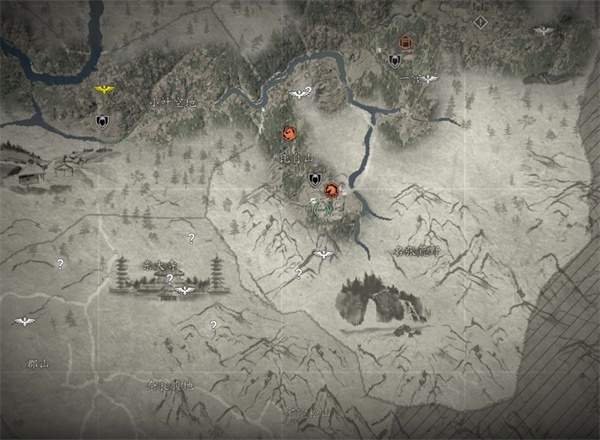Choose the red chest-shaped marker by the northern river
Screen dimensions: 600x440
(406, 43)
